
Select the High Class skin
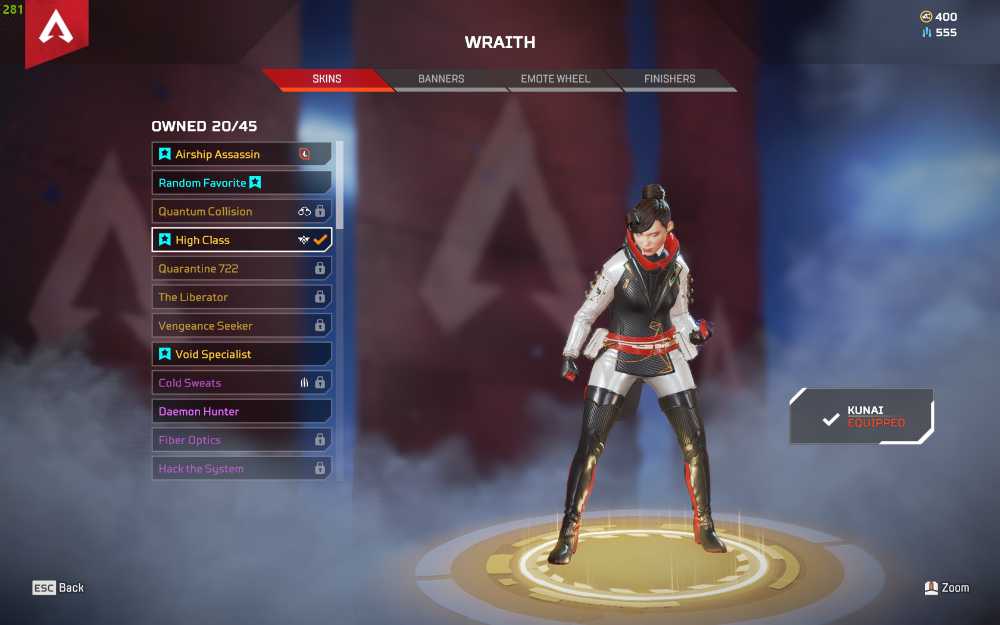click(241, 240)
